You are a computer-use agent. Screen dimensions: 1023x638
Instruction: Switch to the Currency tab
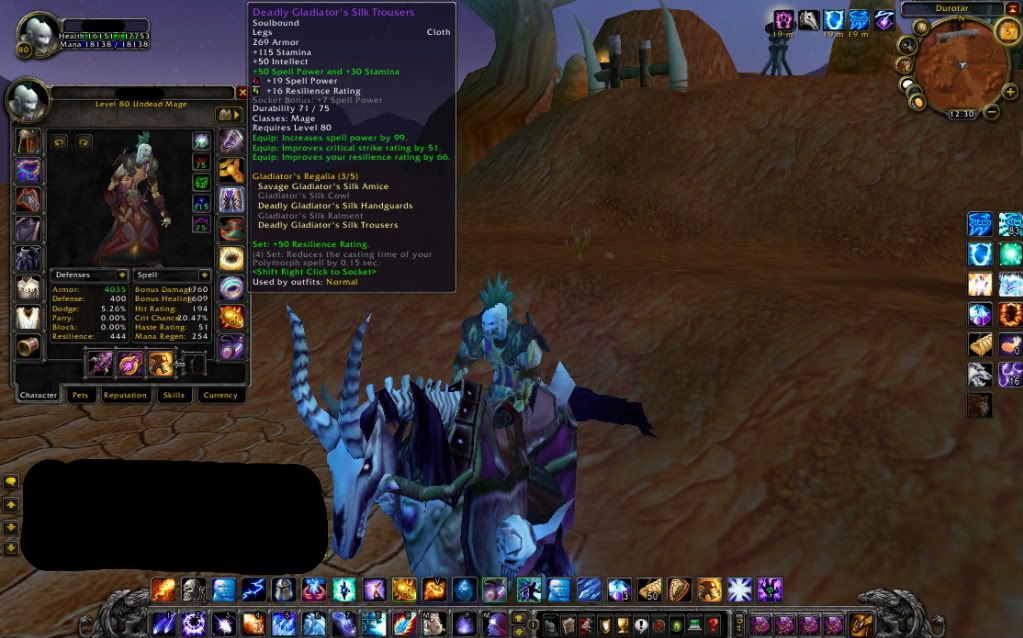pos(220,395)
